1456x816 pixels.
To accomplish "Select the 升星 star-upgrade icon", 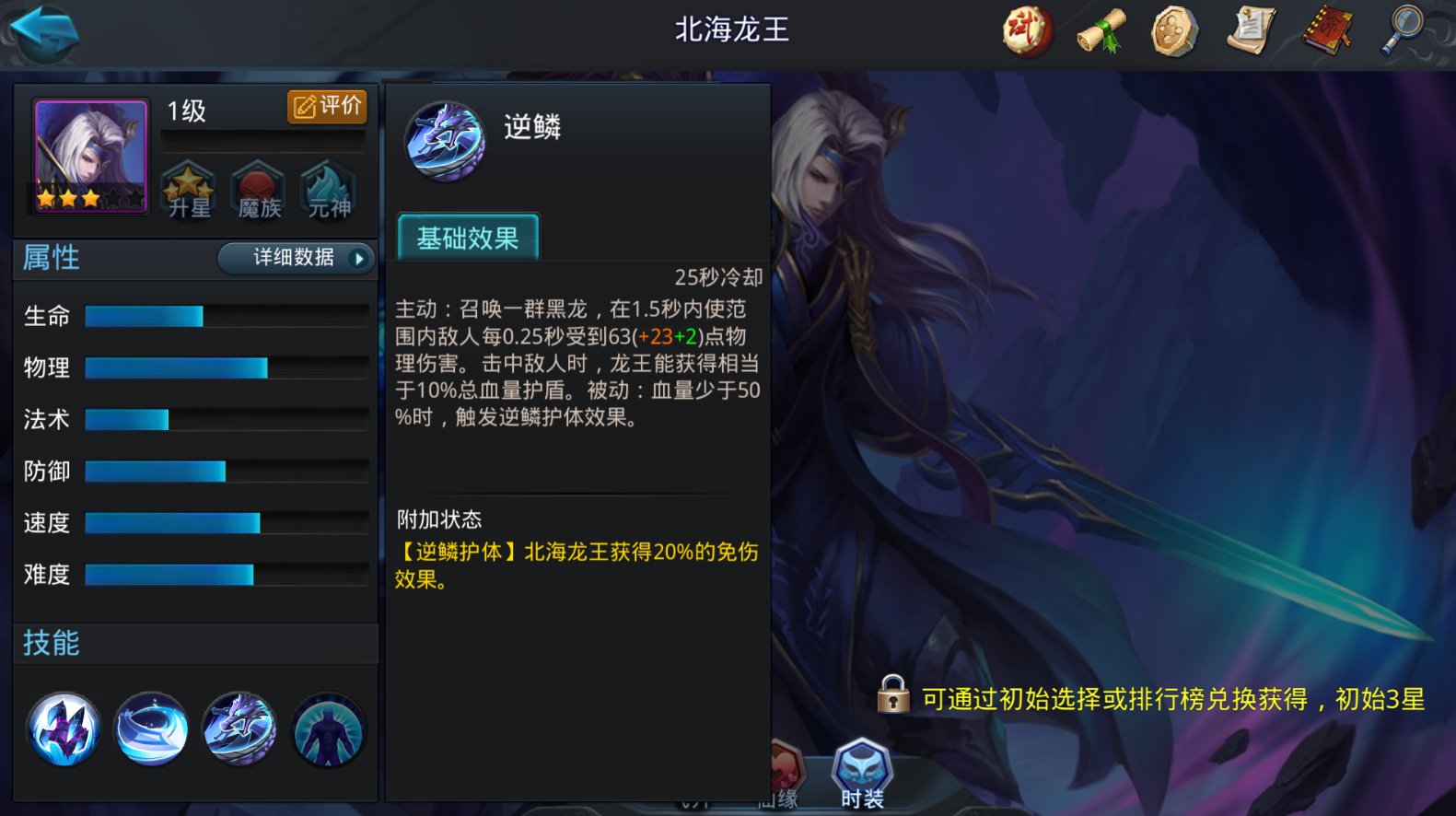I will point(188,190).
